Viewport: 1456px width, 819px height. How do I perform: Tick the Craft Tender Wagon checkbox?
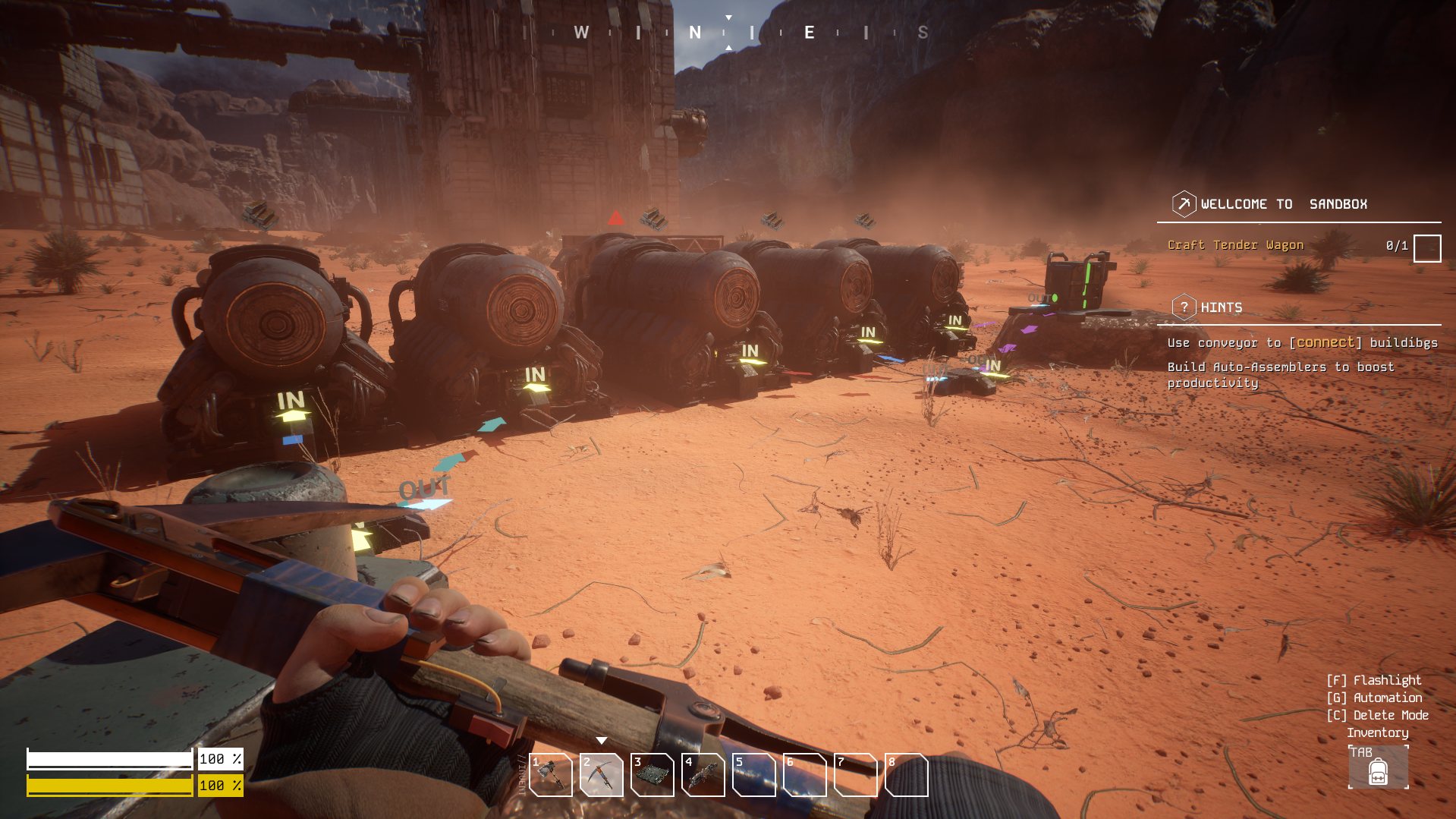click(1426, 248)
